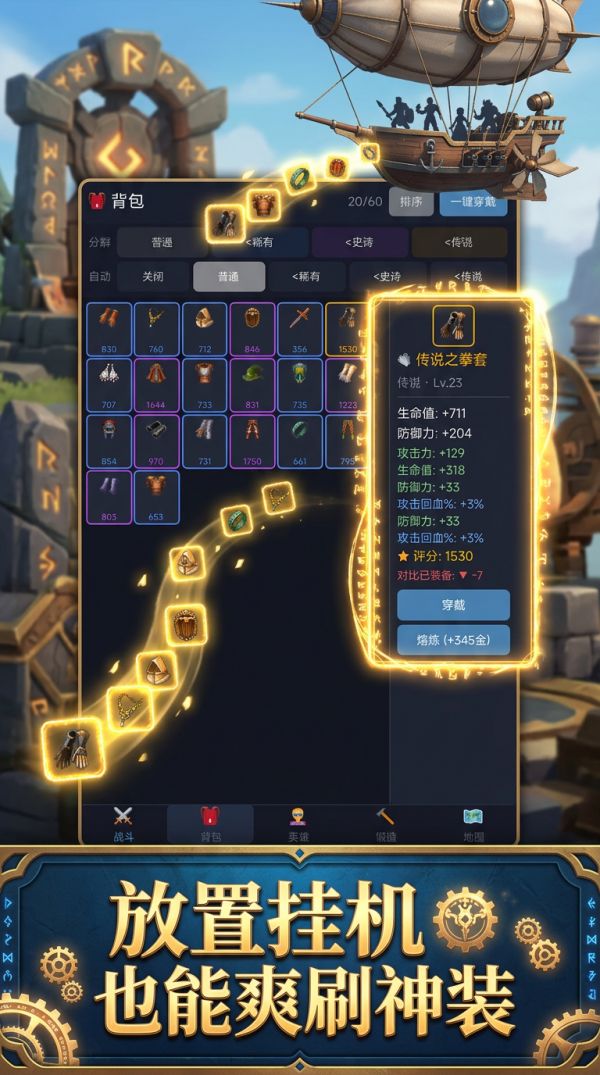Switch to the 地图 map tab

473,824
